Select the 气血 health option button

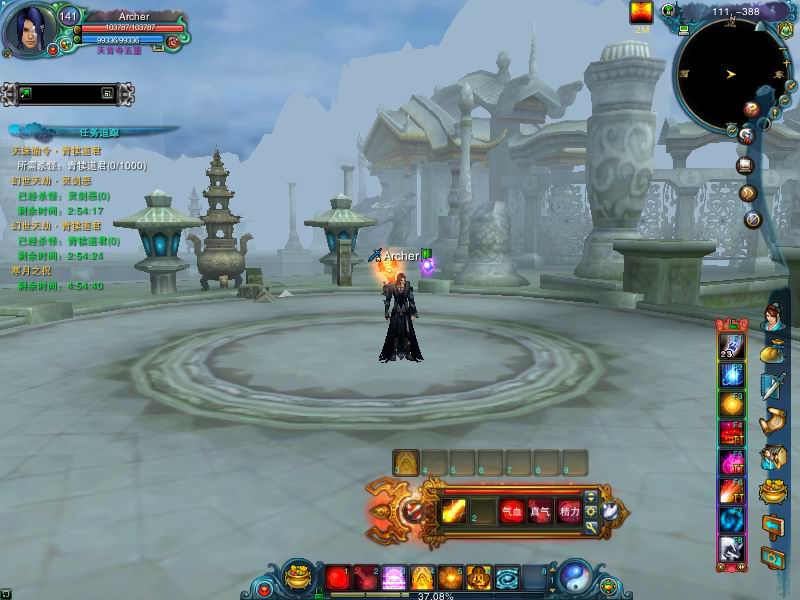click(512, 511)
